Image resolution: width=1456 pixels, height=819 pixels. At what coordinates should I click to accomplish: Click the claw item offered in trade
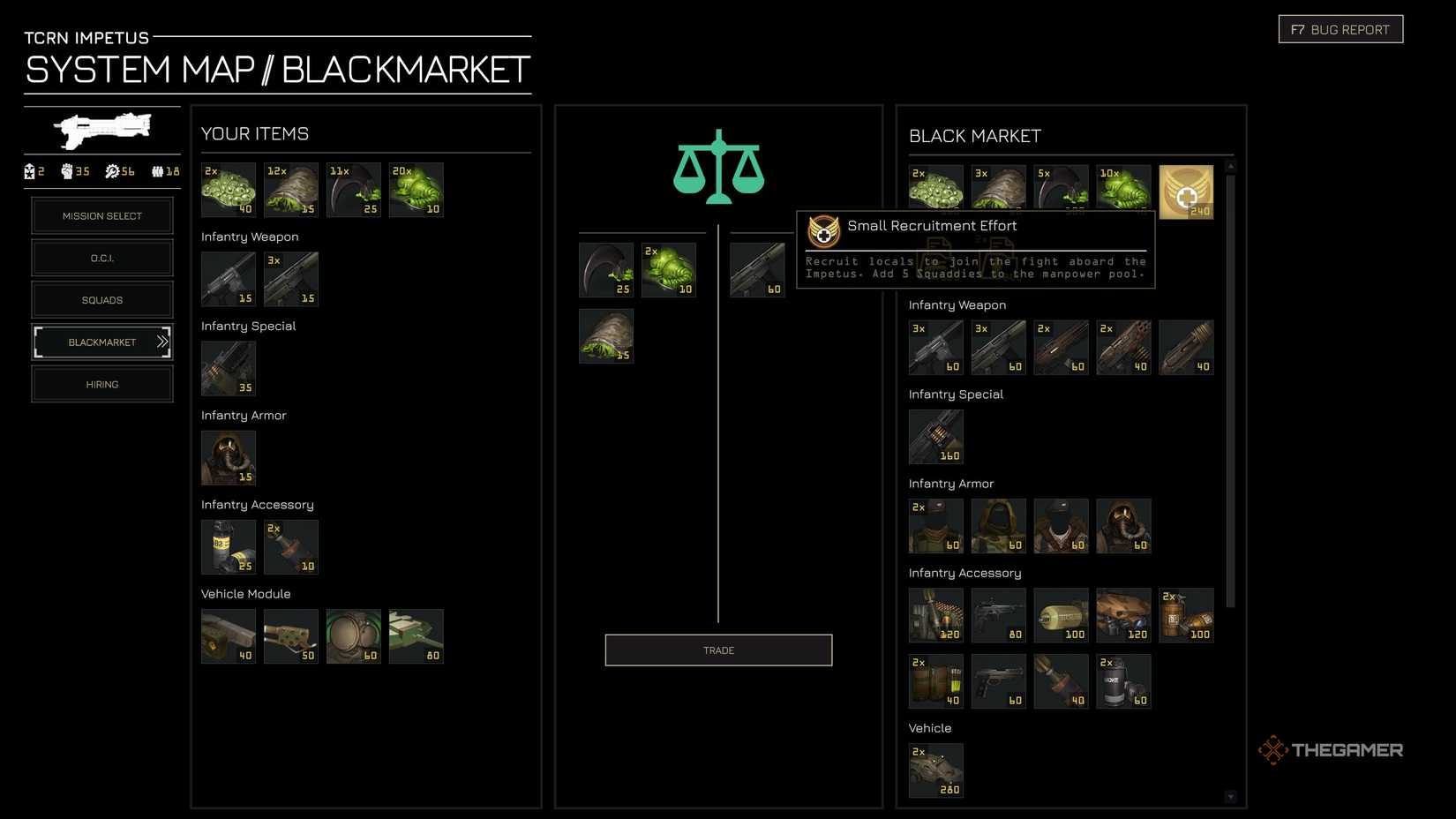[606, 269]
